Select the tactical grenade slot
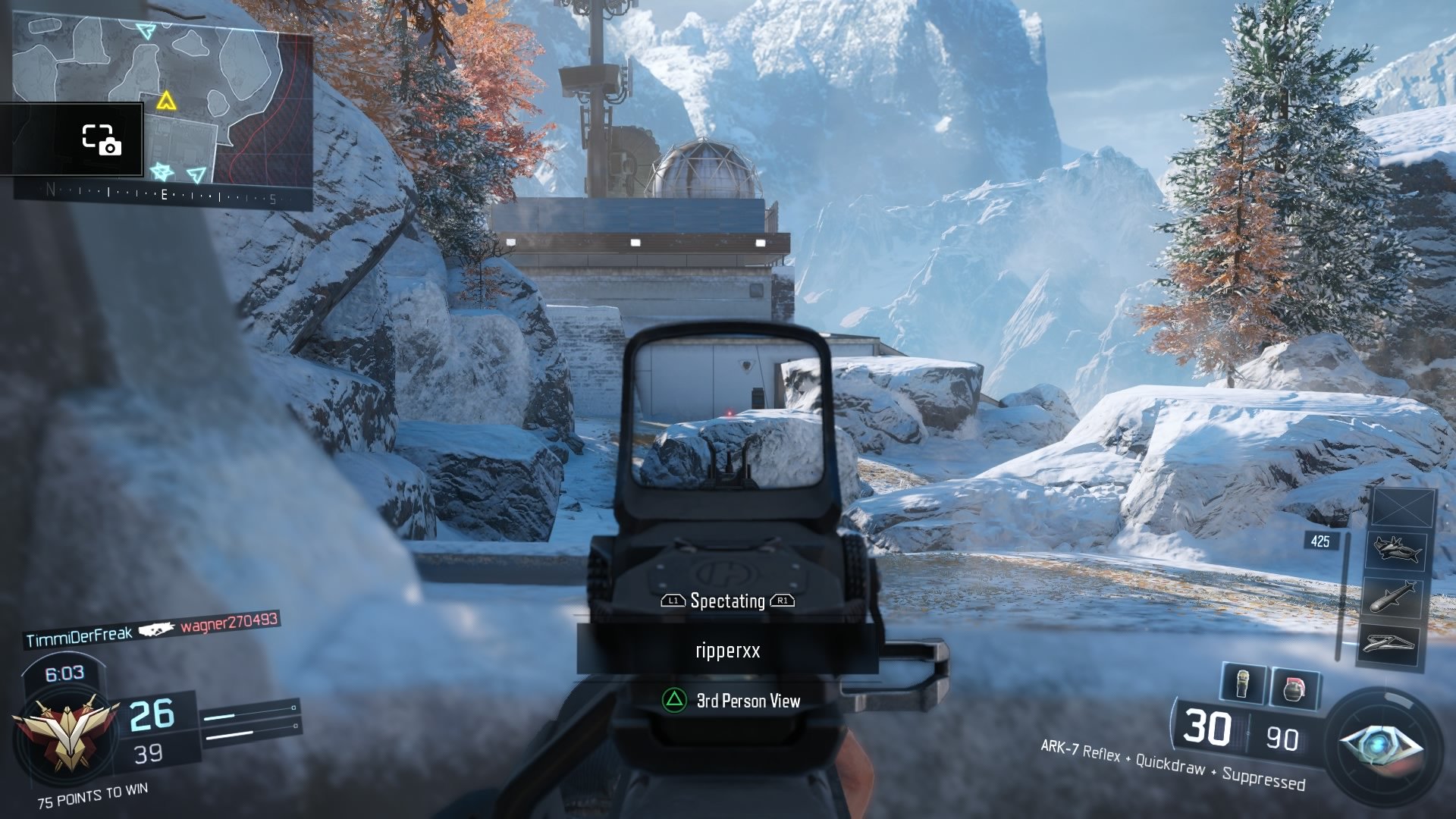Image resolution: width=1456 pixels, height=819 pixels. click(1243, 683)
